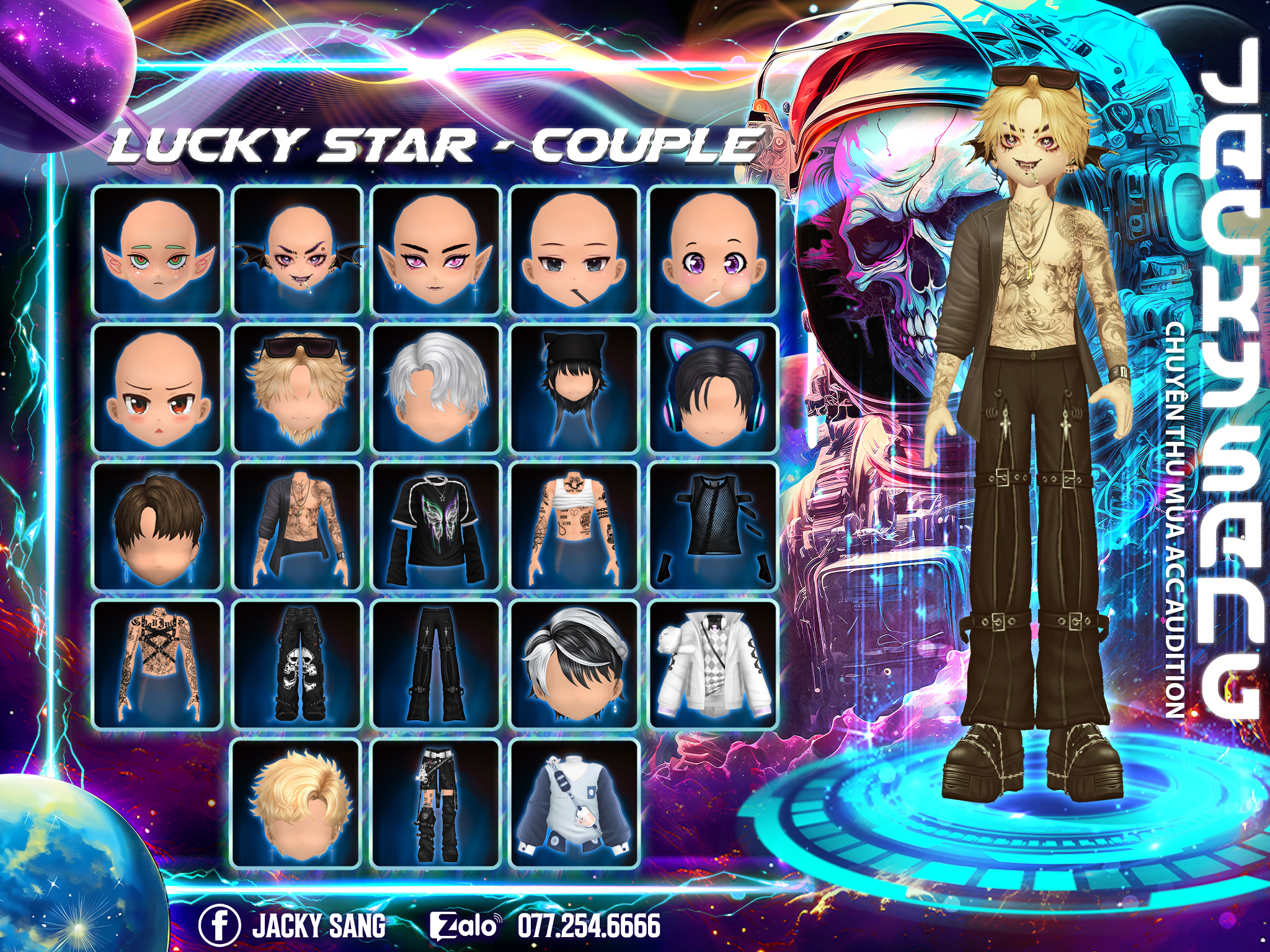Pick the pink-eyed pointed-ear face
Image resolution: width=1270 pixels, height=952 pixels.
436,250
